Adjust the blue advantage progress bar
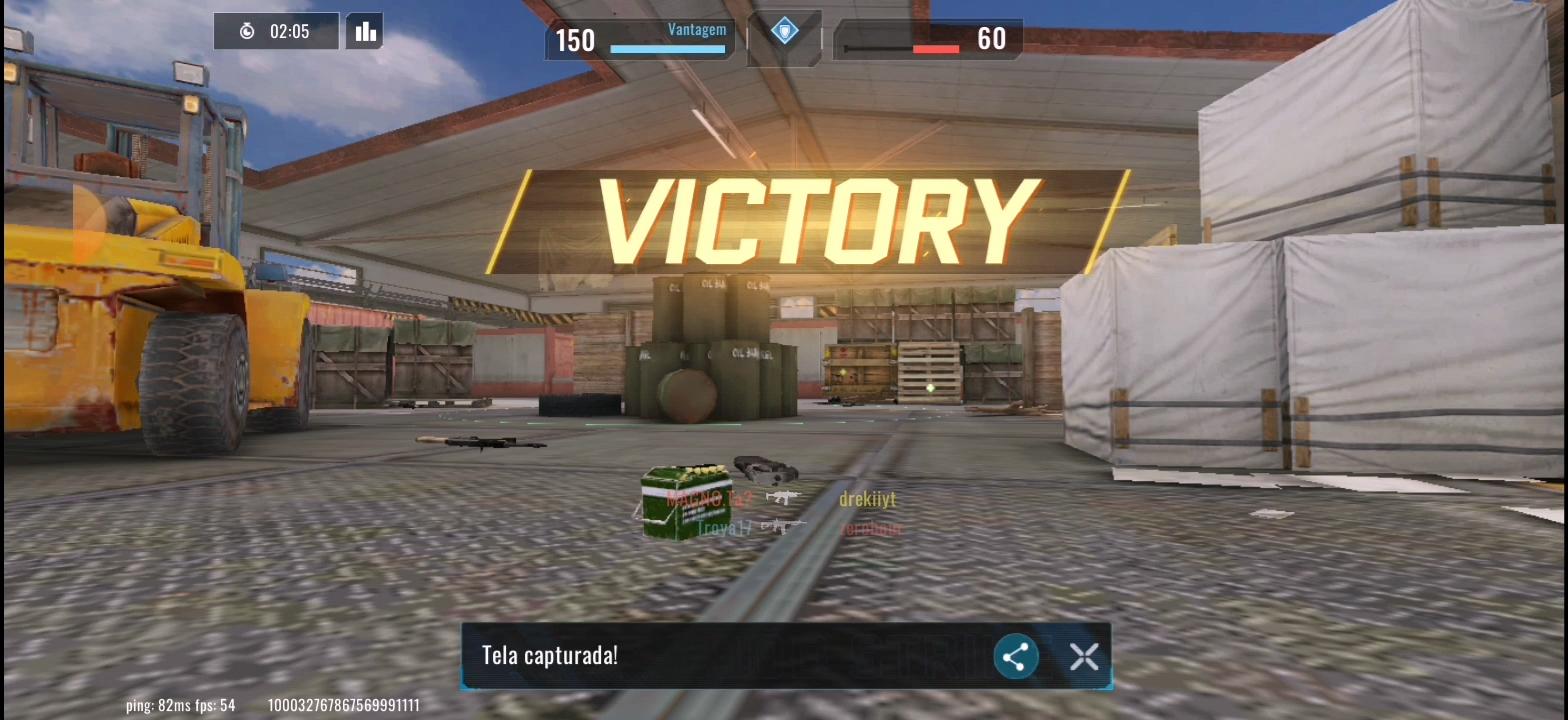 pos(666,48)
